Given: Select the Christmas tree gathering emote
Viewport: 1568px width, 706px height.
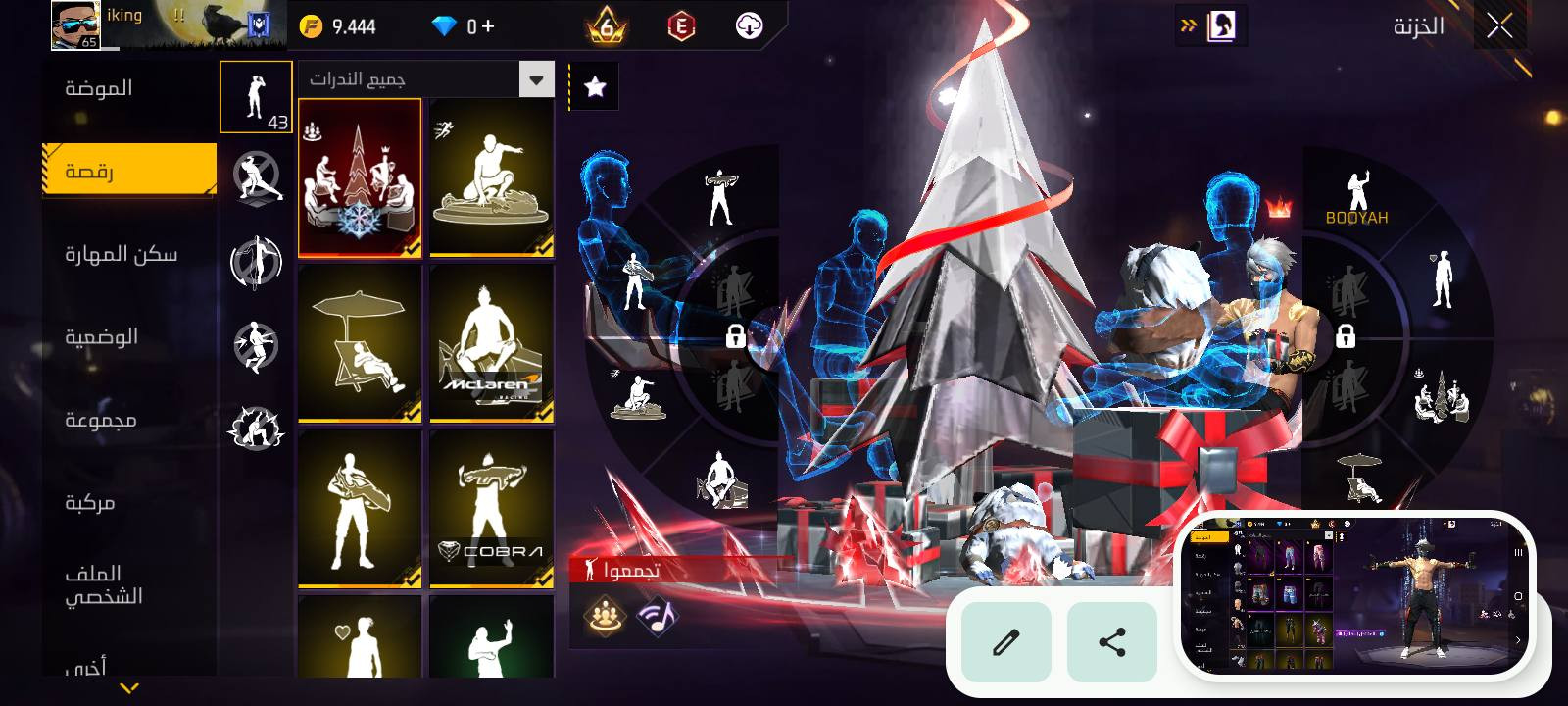Looking at the screenshot, I should pos(360,178).
